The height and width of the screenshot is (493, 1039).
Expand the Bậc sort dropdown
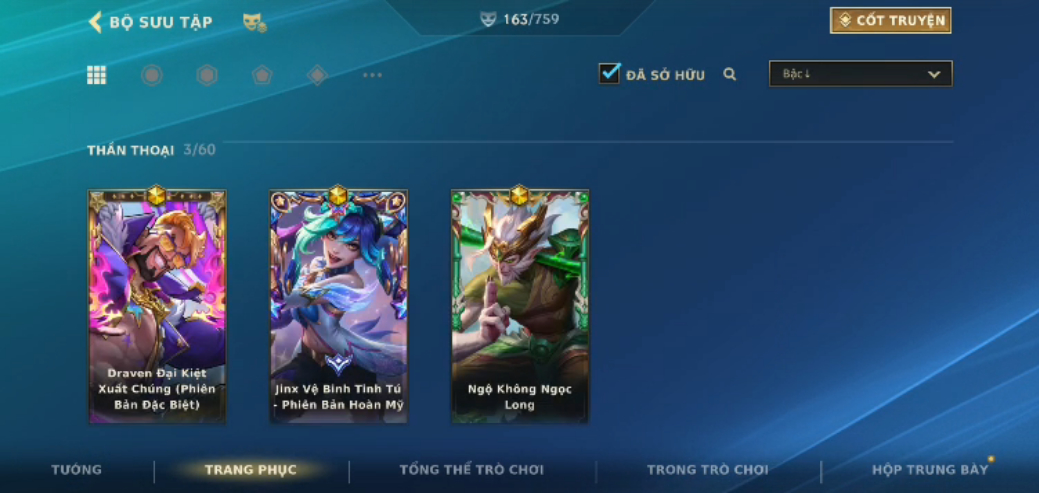click(860, 74)
